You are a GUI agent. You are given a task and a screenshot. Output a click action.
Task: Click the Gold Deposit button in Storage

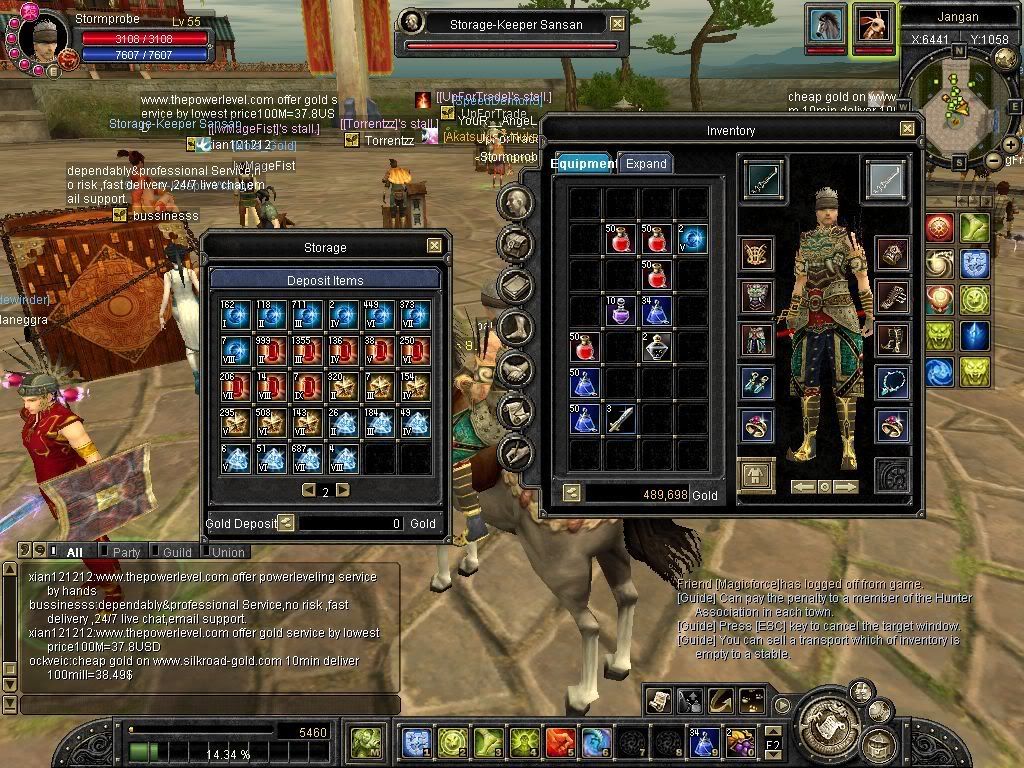(286, 522)
